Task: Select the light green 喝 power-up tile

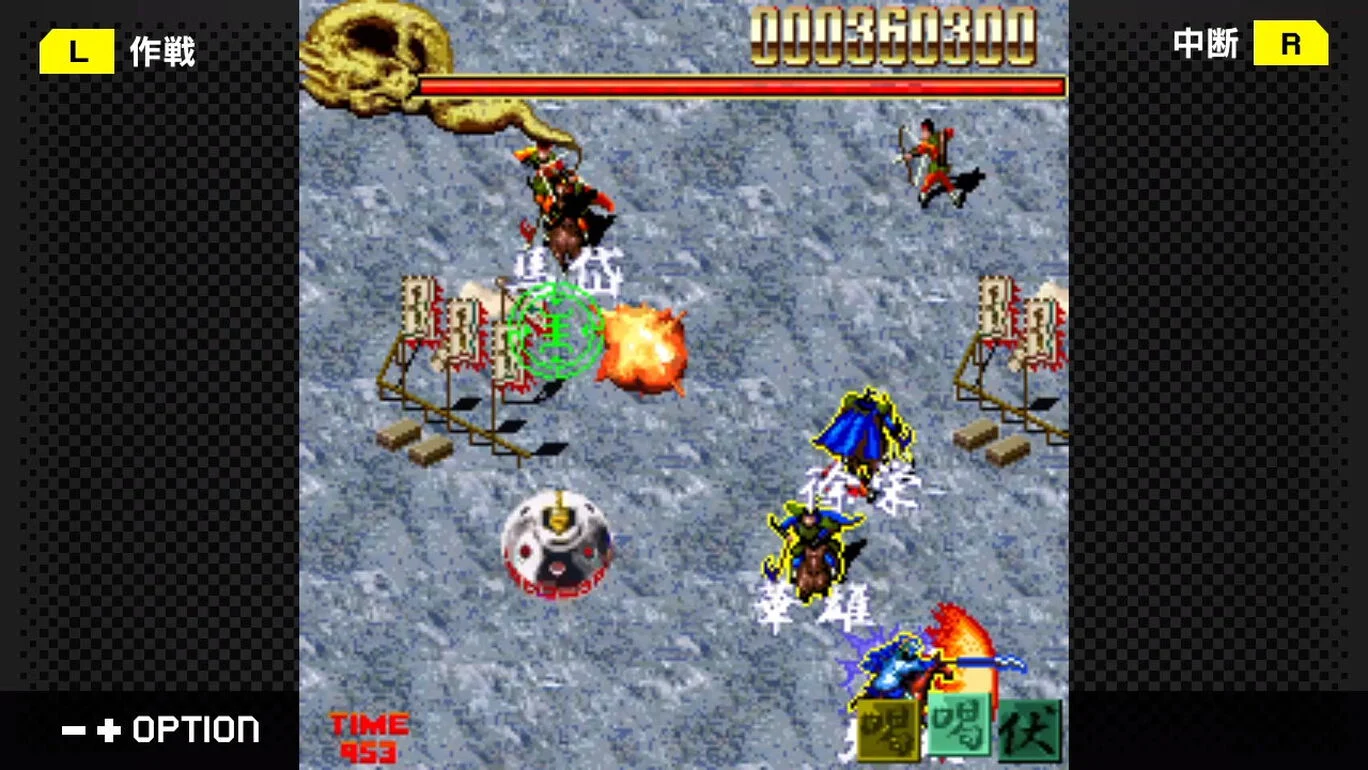Action: point(958,725)
